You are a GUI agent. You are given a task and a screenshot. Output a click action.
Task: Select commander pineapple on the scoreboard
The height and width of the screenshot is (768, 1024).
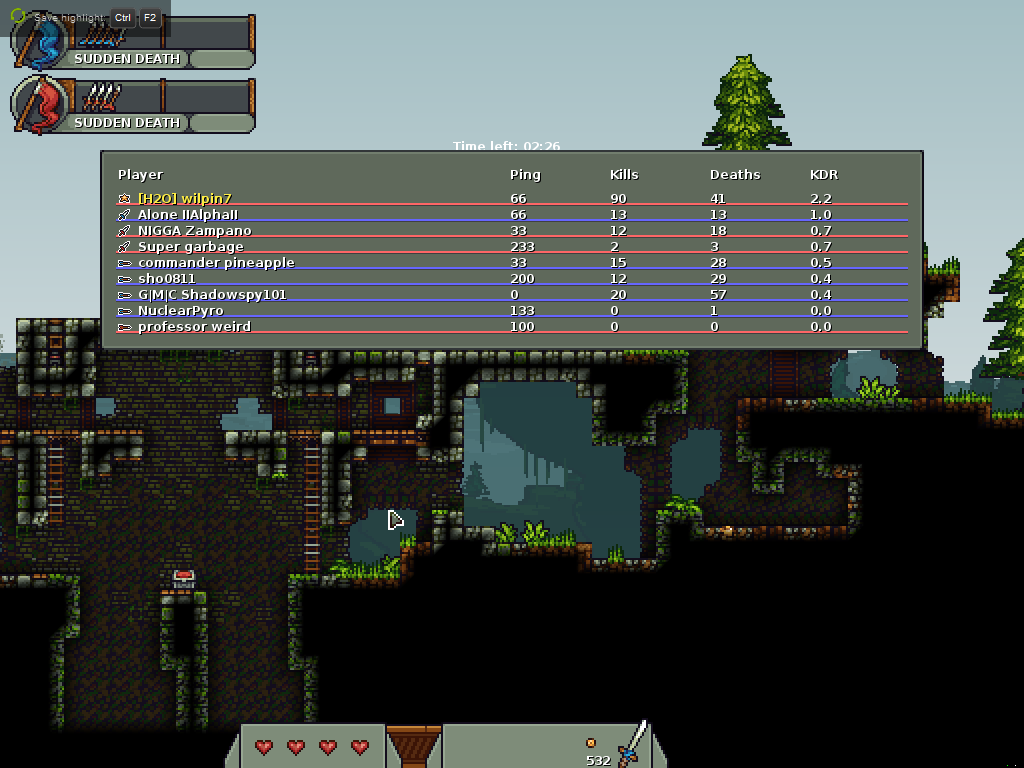click(216, 263)
